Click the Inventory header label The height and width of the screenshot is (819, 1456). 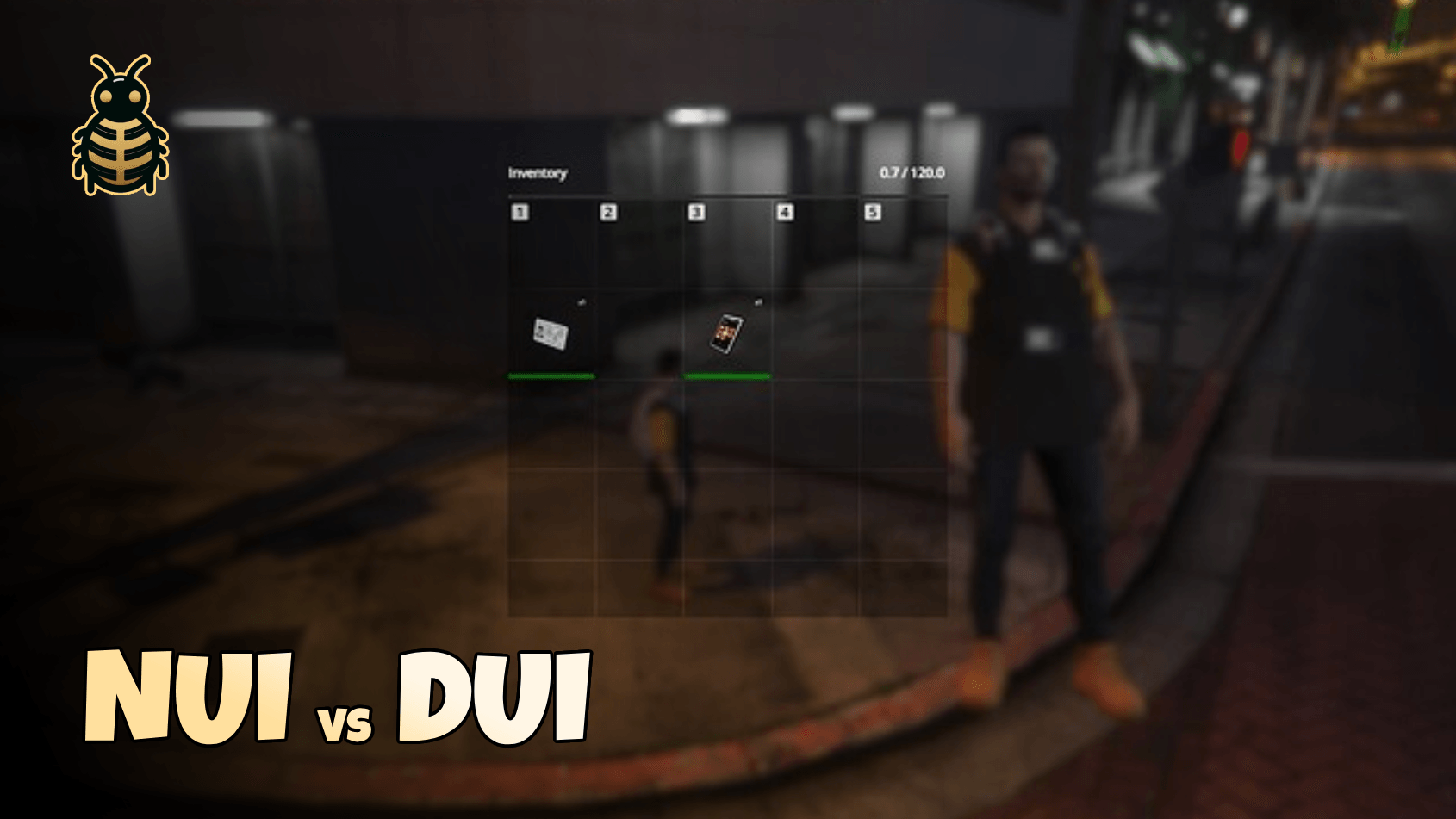pyautogui.click(x=538, y=172)
